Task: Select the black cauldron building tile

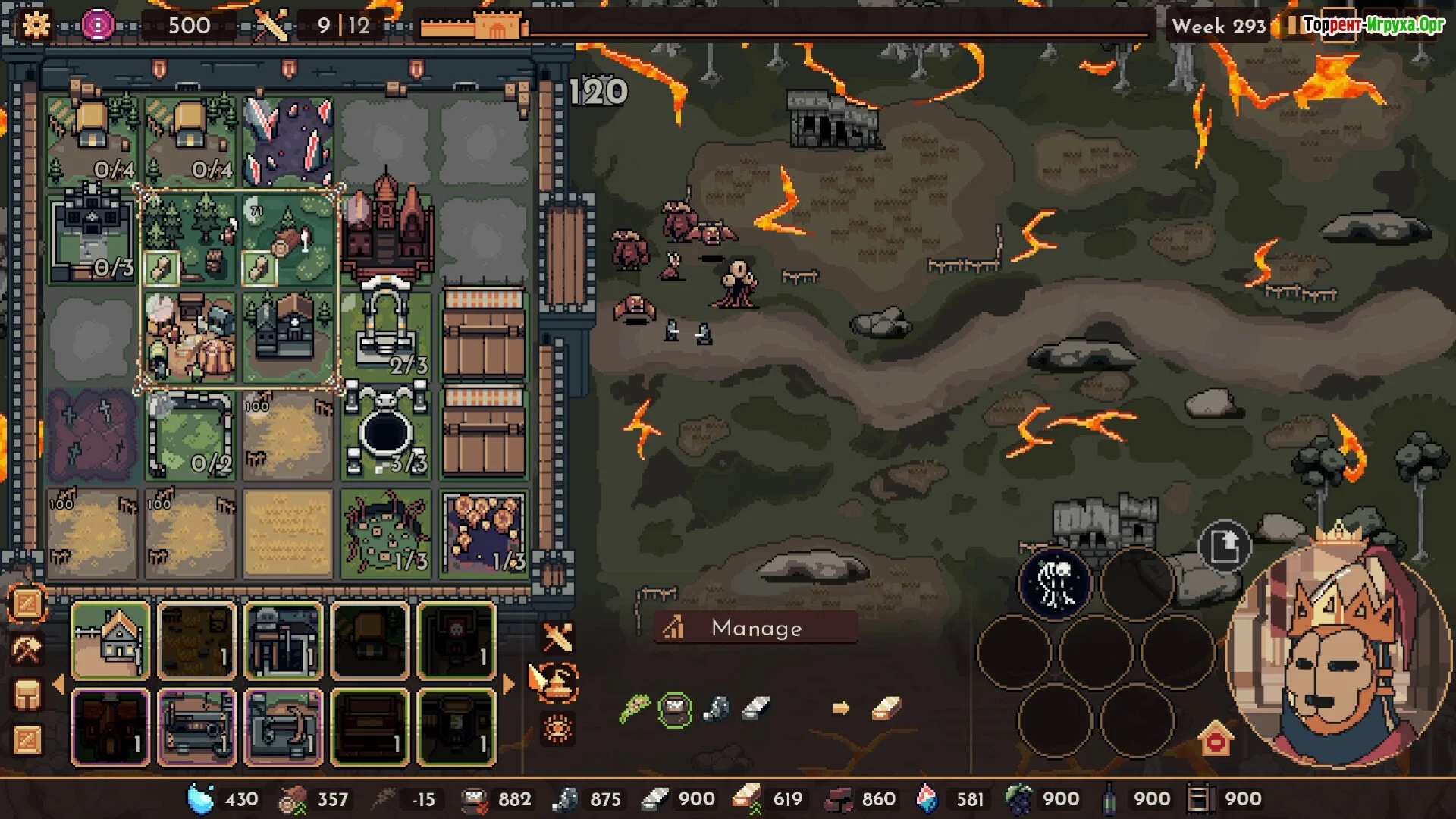Action: [386, 434]
